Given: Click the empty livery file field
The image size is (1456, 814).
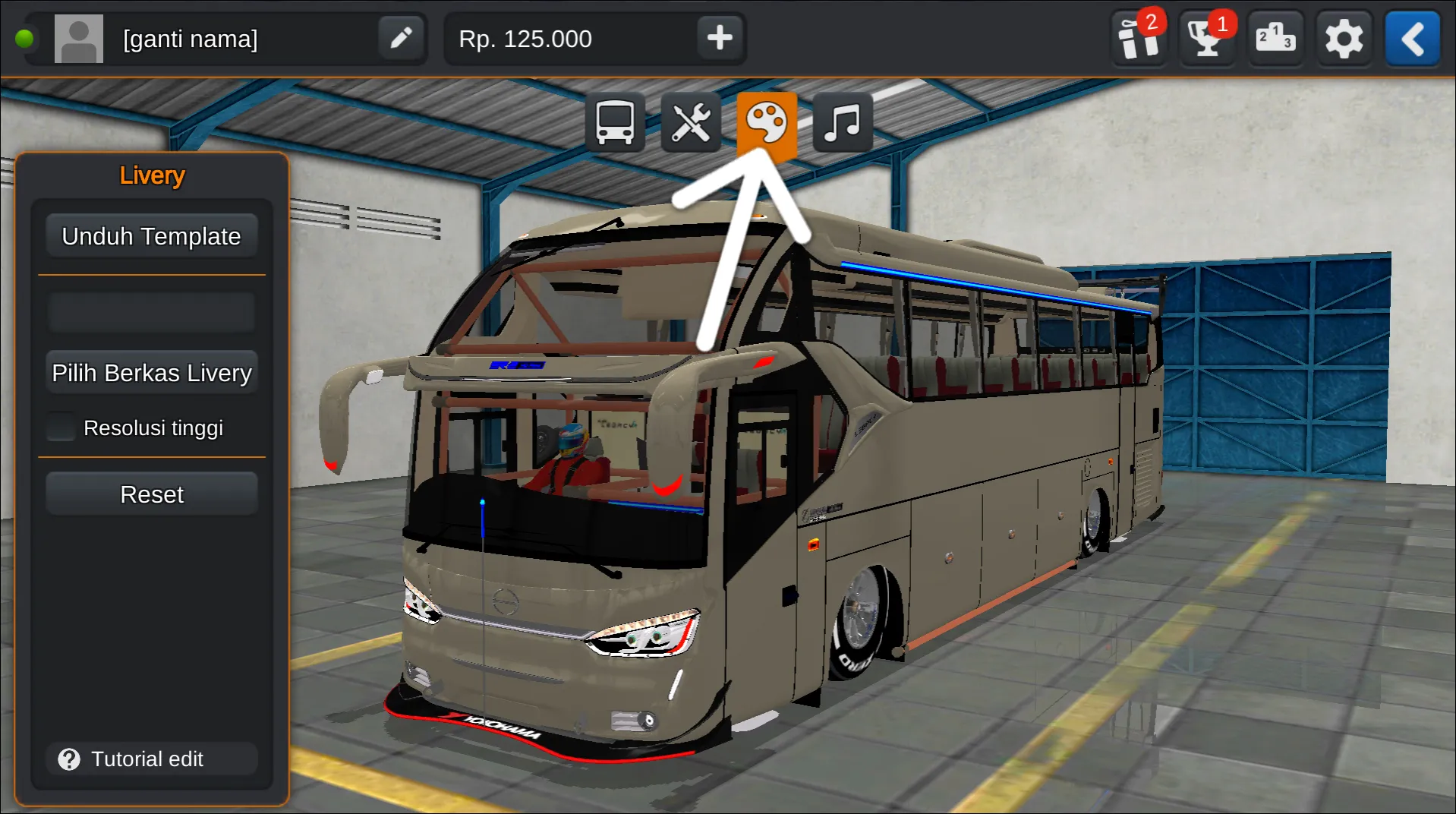Looking at the screenshot, I should pos(151,311).
